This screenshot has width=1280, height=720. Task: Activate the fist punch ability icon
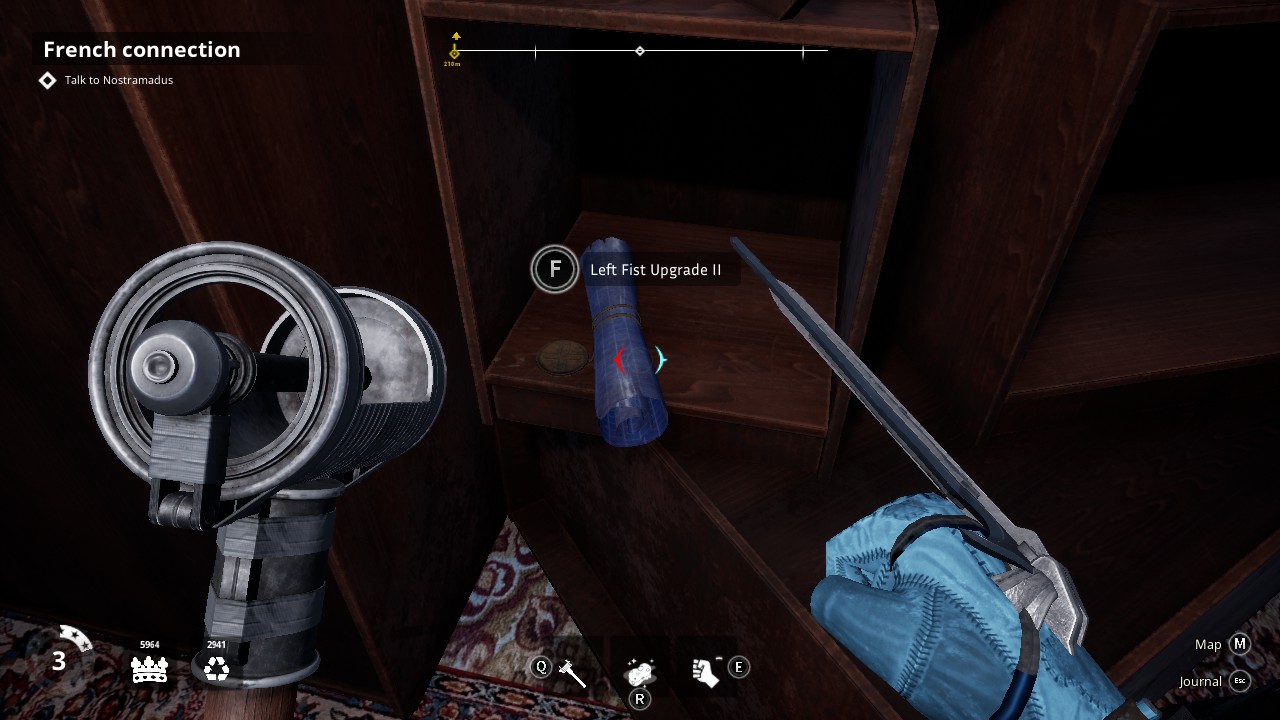click(706, 671)
